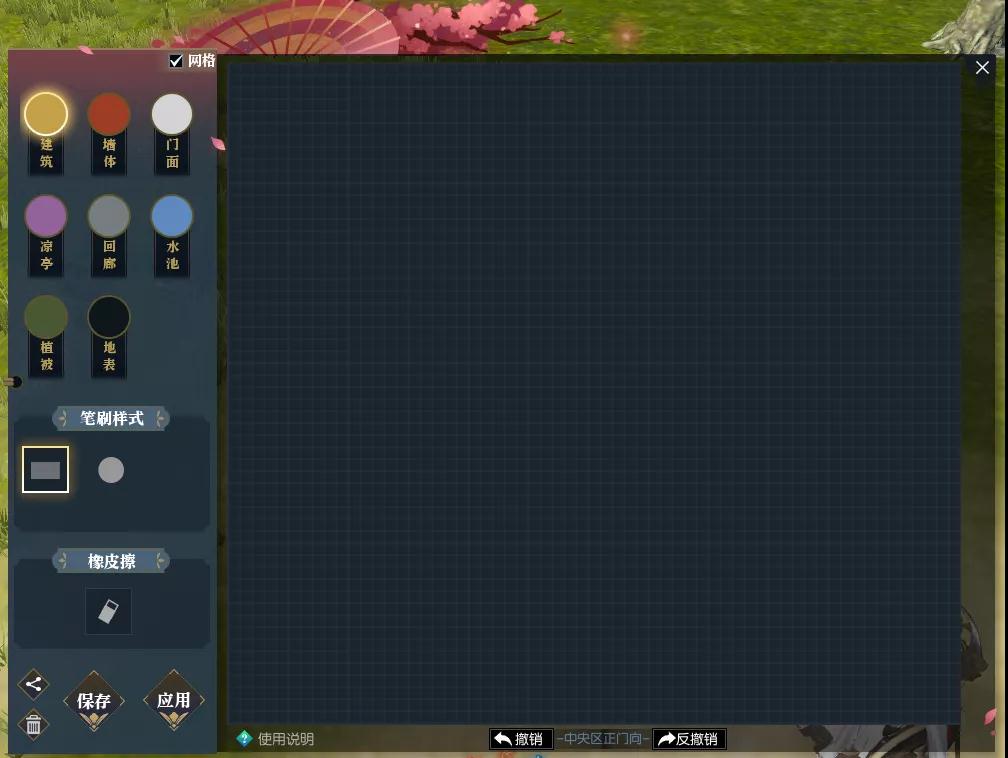Image resolution: width=1008 pixels, height=758 pixels.
Task: Pick the white 门面 color swatch
Action: pyautogui.click(x=172, y=114)
